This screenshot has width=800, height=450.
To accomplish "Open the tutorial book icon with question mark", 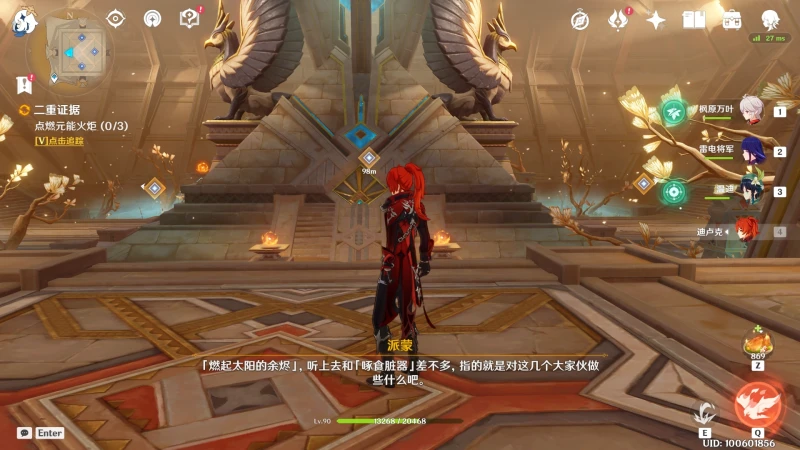I will point(189,18).
